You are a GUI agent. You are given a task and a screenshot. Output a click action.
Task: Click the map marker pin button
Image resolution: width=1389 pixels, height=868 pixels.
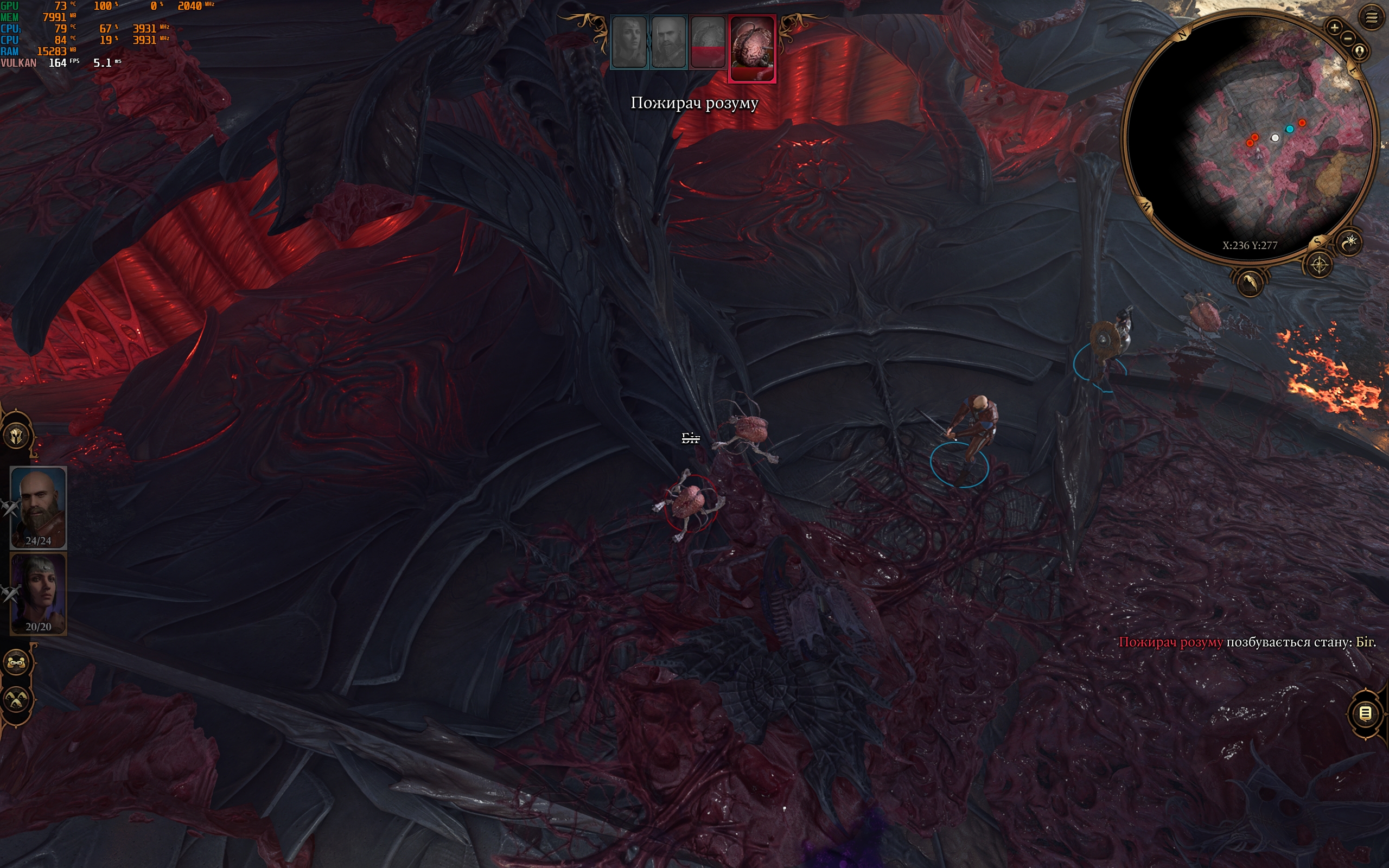click(x=1359, y=52)
